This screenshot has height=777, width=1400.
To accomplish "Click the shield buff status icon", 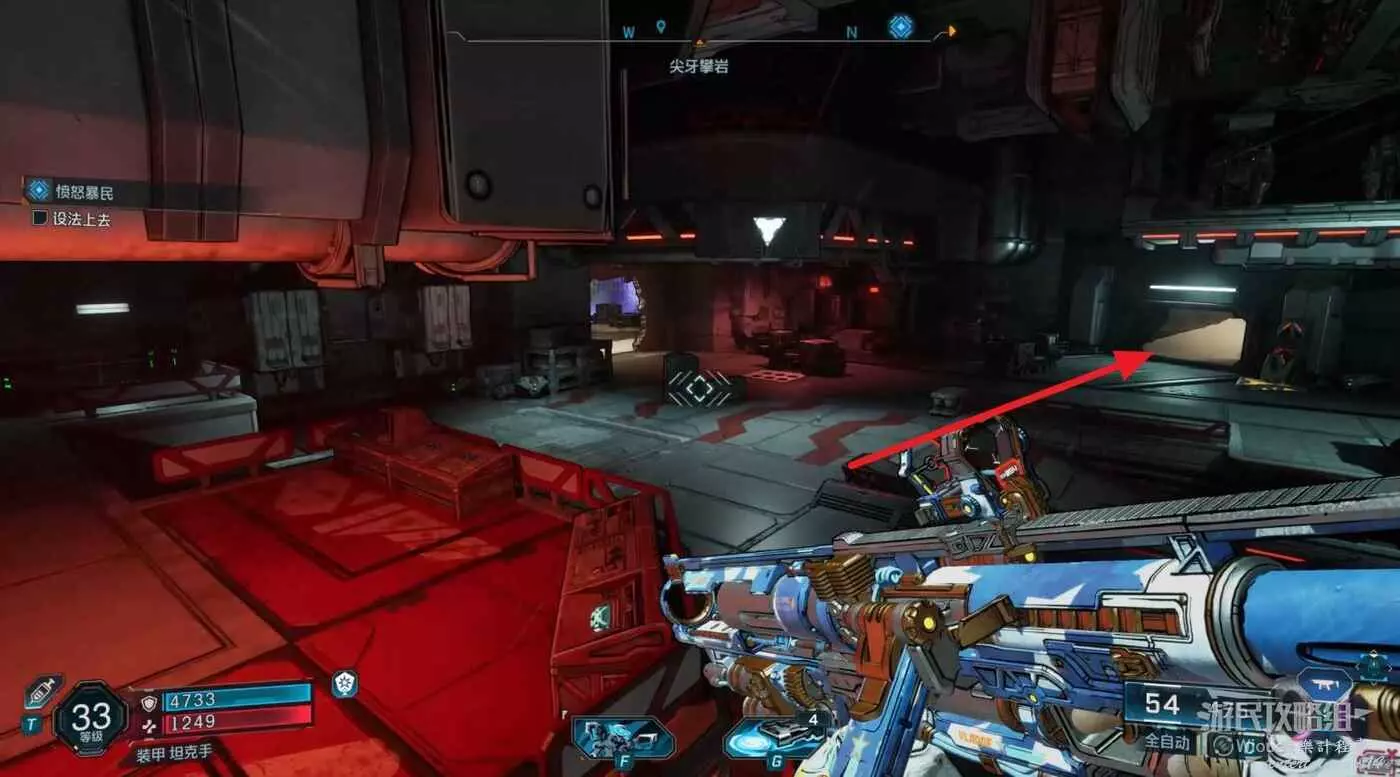I will click(344, 684).
